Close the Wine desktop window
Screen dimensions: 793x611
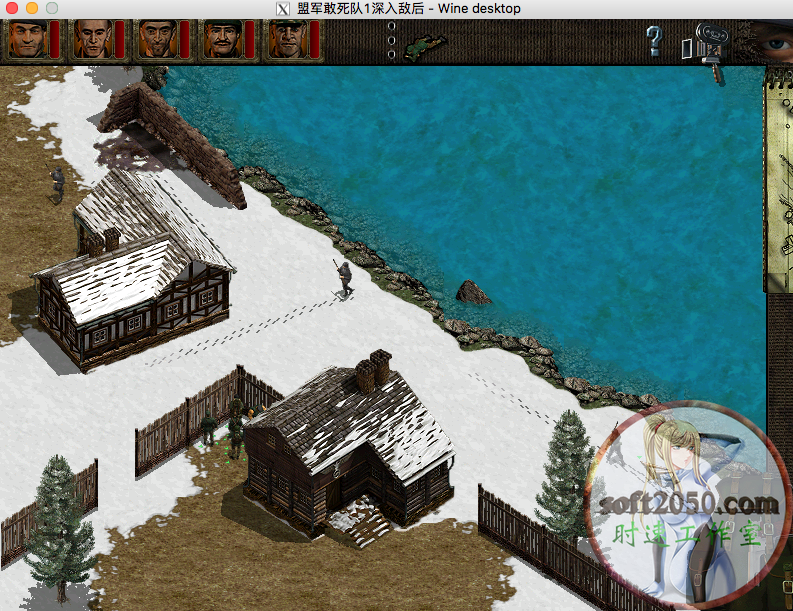point(13,8)
